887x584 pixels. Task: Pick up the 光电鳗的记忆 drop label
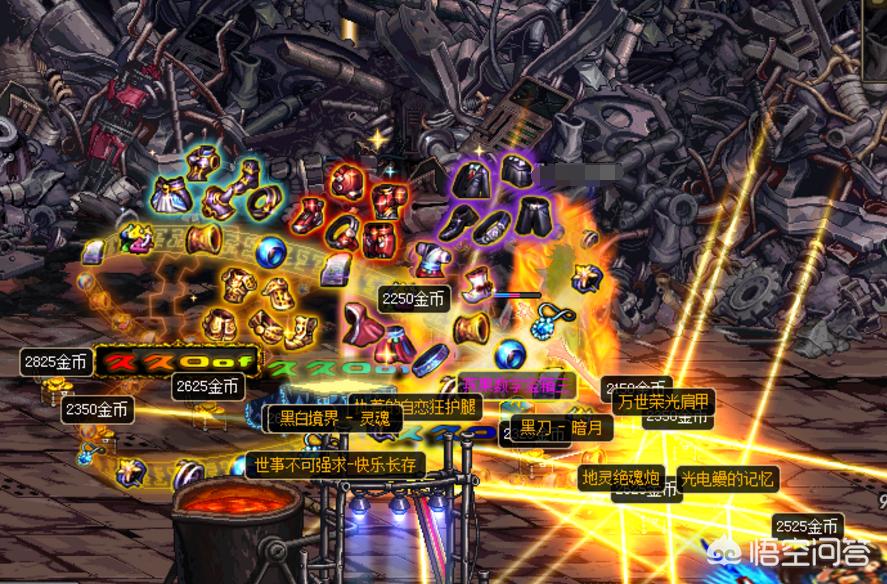click(x=727, y=479)
